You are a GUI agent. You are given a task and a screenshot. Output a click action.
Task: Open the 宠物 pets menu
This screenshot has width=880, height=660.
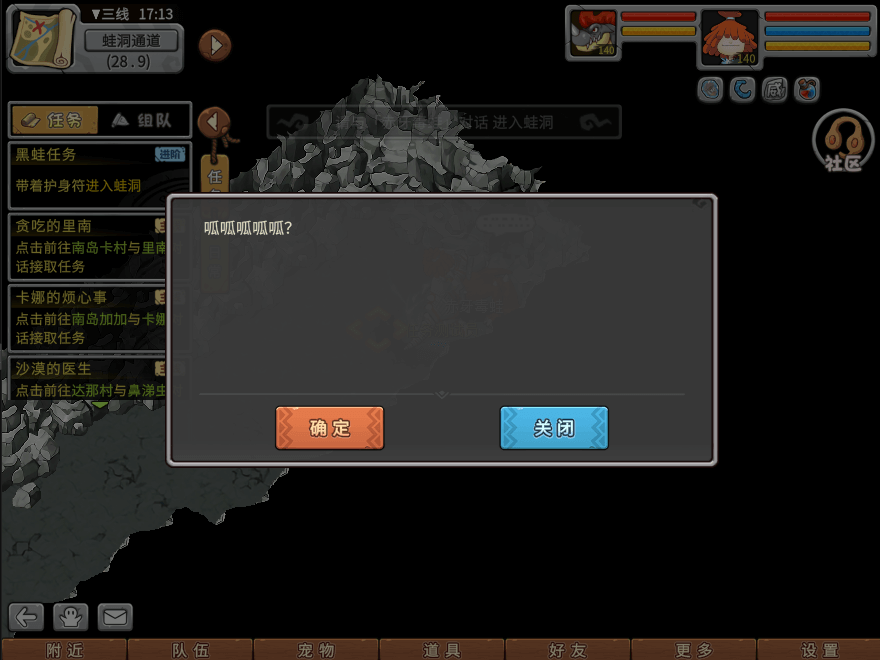(316, 650)
